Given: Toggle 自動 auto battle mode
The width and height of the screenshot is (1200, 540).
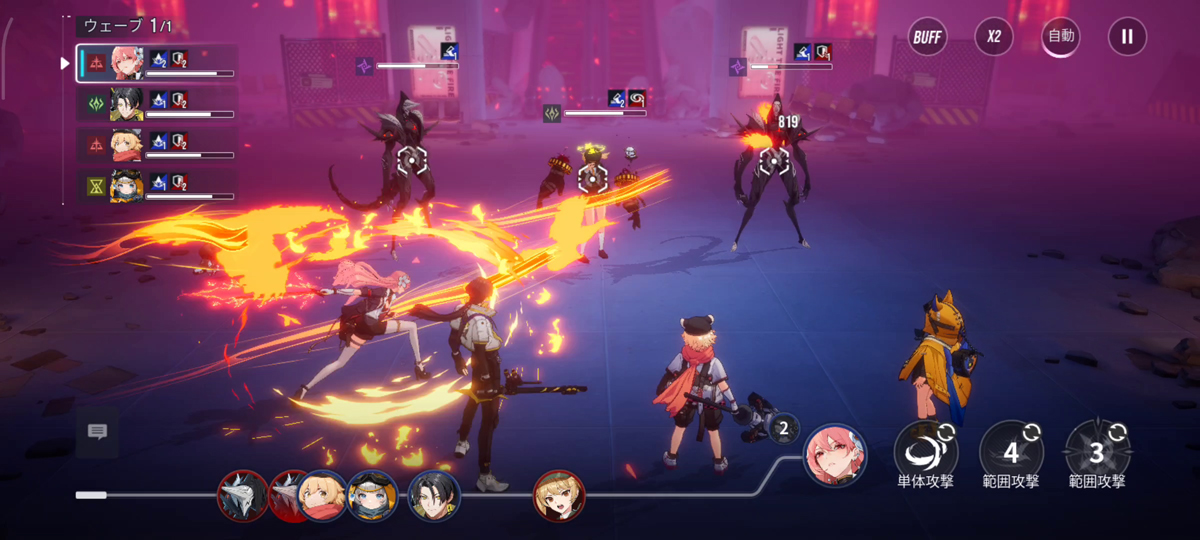Looking at the screenshot, I should (1061, 37).
